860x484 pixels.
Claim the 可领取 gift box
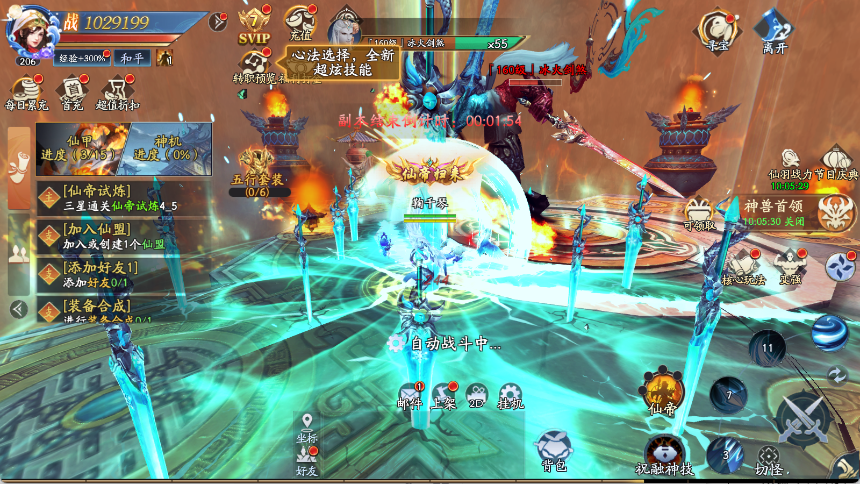click(x=701, y=211)
